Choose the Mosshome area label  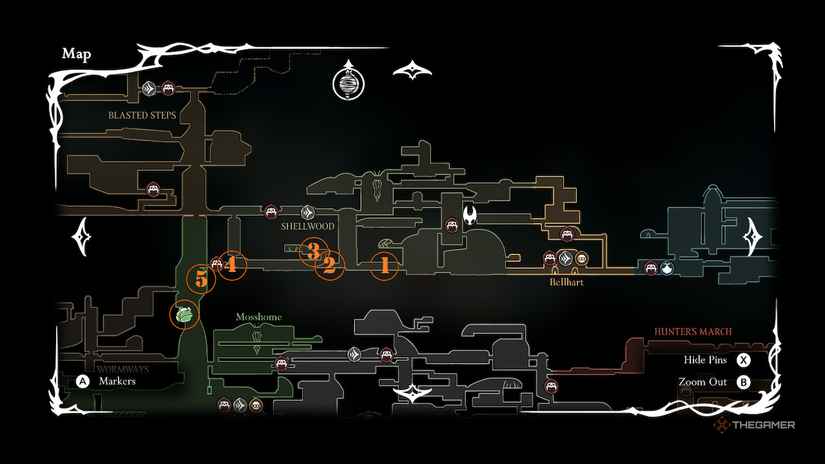click(259, 317)
